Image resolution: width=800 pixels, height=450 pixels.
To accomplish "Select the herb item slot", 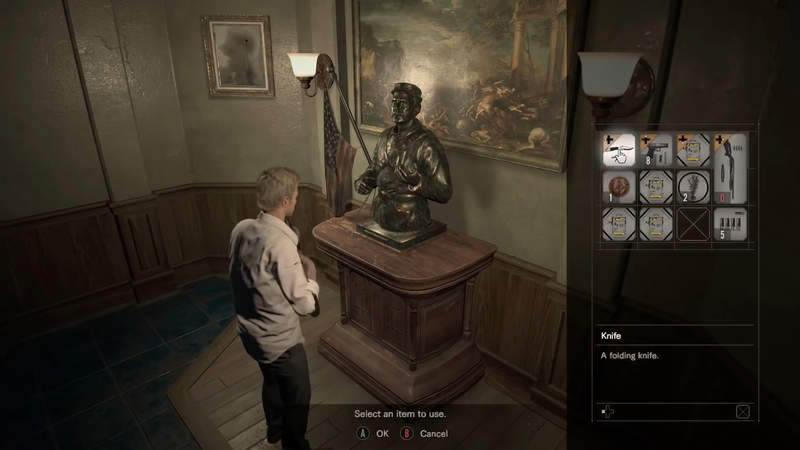I will 694,187.
